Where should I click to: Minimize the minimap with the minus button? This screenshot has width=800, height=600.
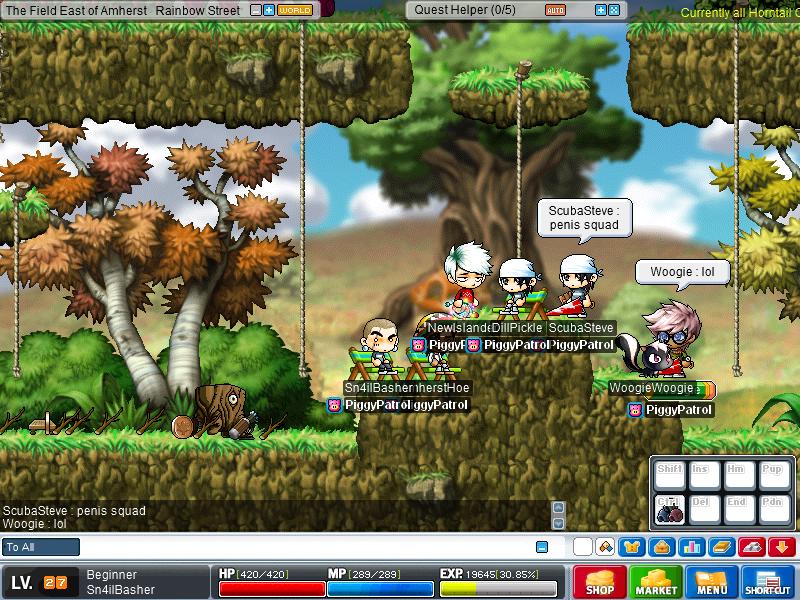pyautogui.click(x=256, y=10)
